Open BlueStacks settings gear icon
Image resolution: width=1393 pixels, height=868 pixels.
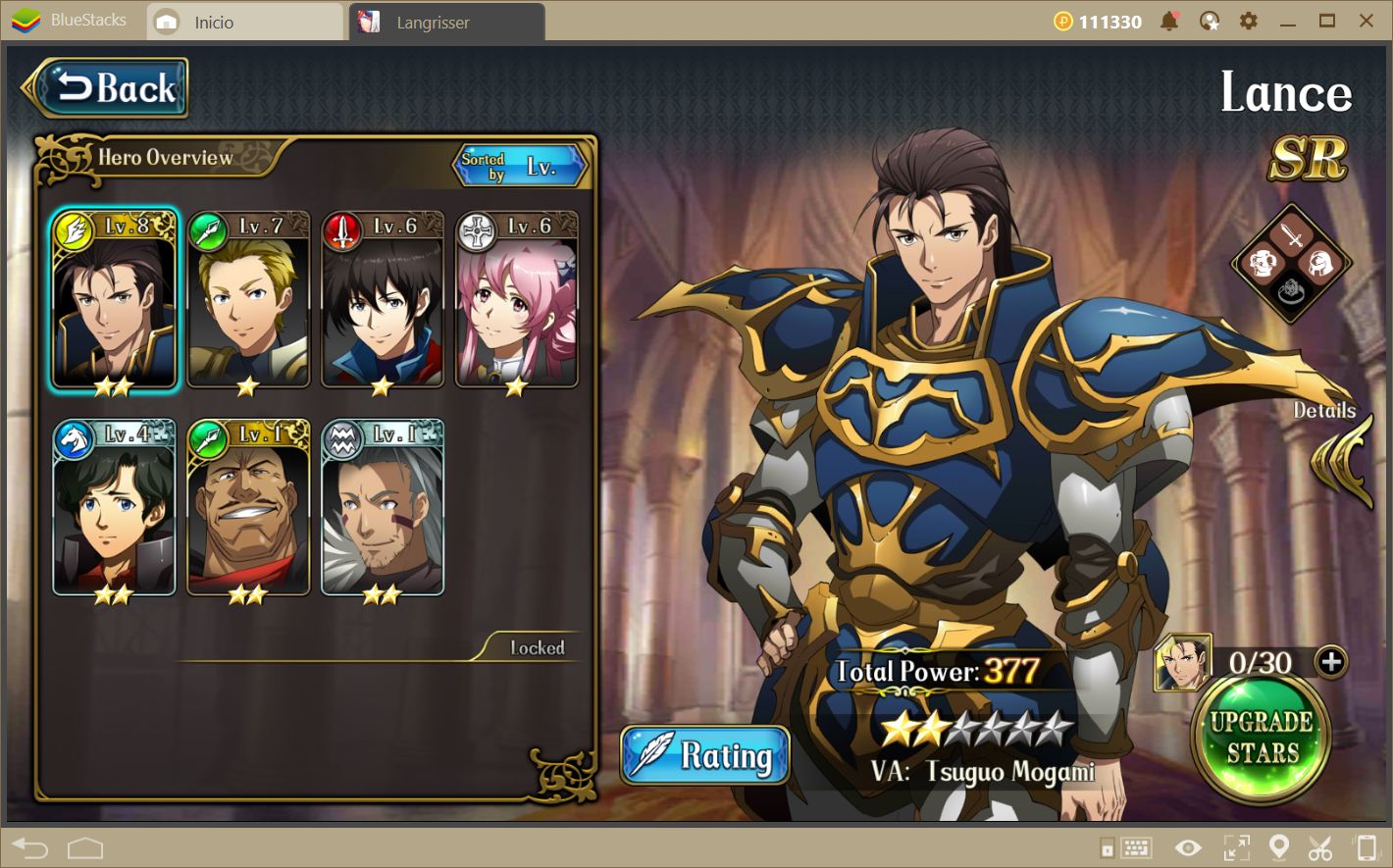(1248, 21)
